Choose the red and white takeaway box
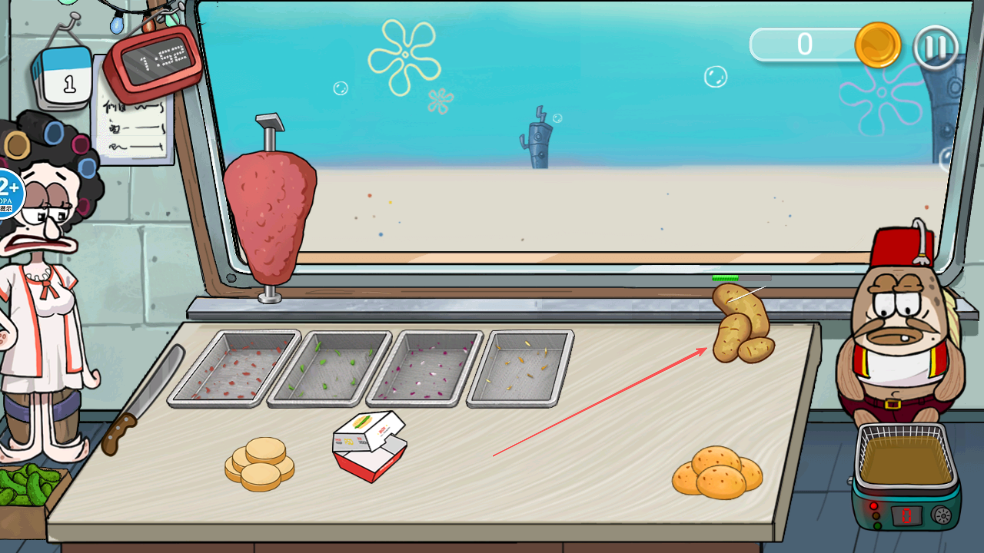Image resolution: width=984 pixels, height=553 pixels. tap(369, 447)
